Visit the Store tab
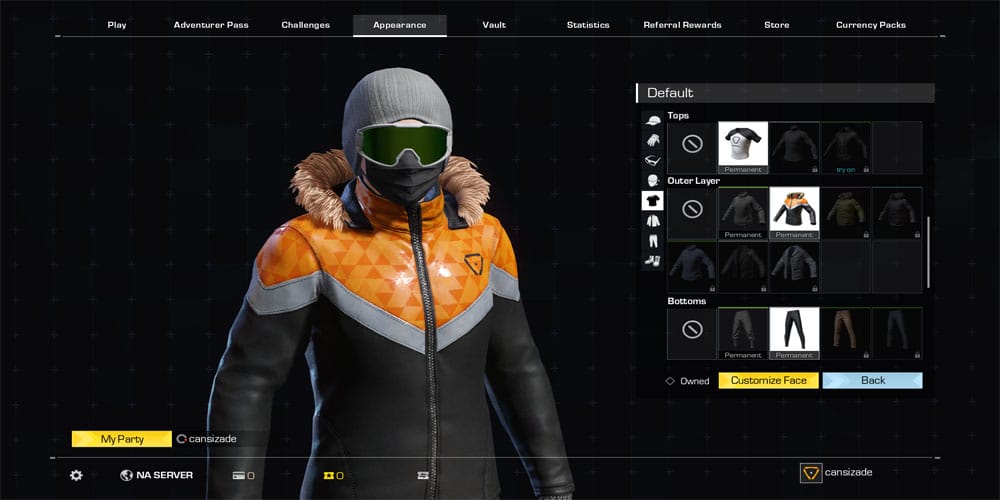The height and width of the screenshot is (500, 1000). 776,25
